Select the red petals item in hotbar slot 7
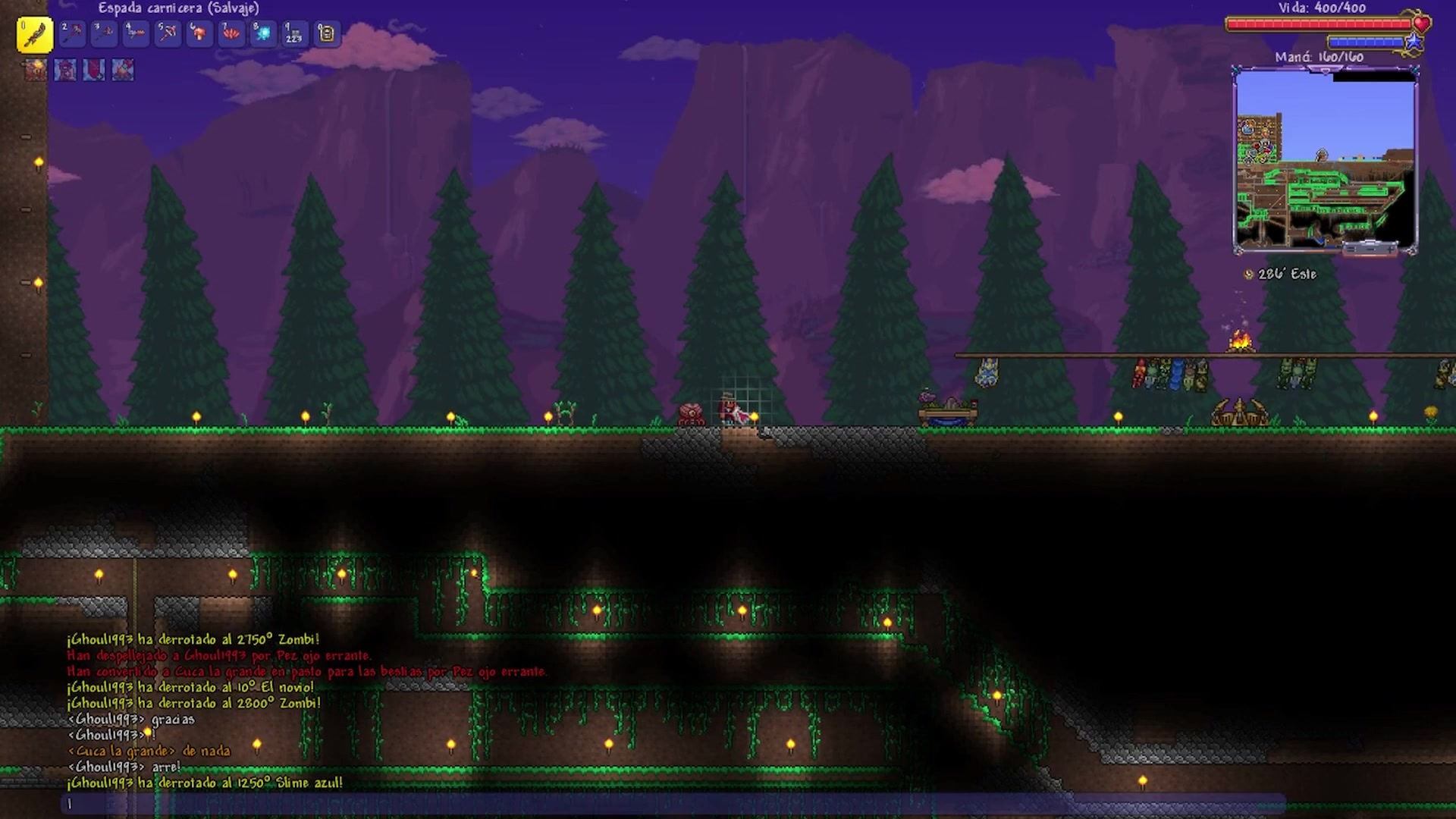The height and width of the screenshot is (819, 1456). (x=231, y=33)
